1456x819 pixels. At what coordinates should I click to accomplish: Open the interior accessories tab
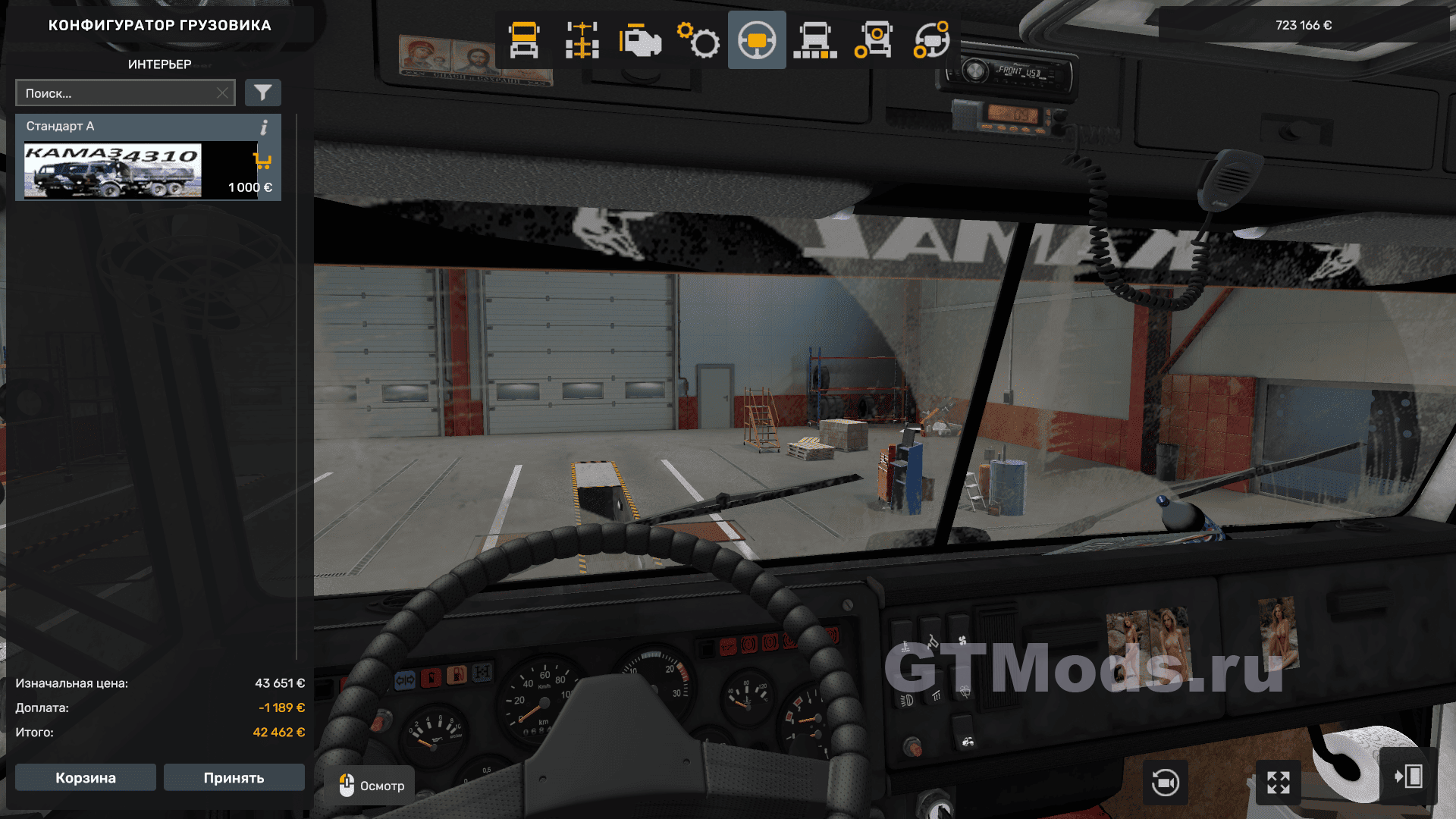(x=931, y=40)
